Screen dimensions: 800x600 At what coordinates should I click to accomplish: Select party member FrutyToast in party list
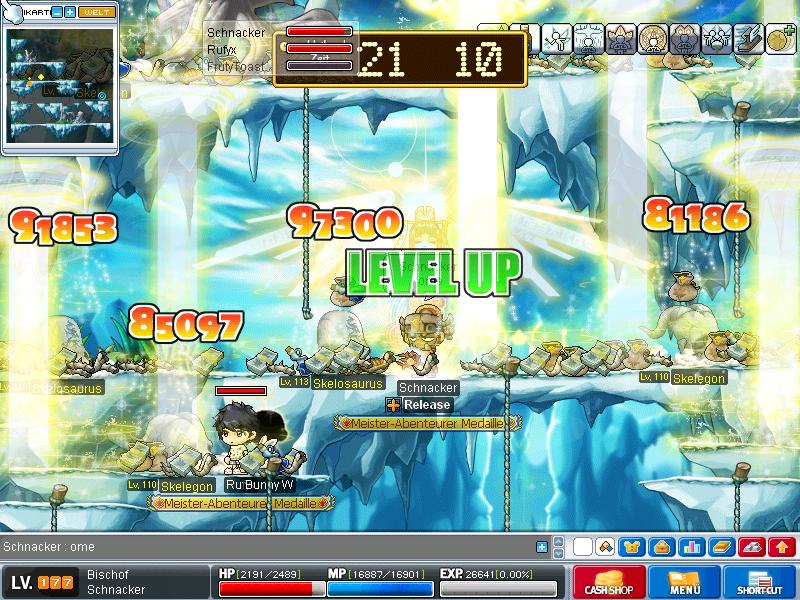(x=236, y=66)
